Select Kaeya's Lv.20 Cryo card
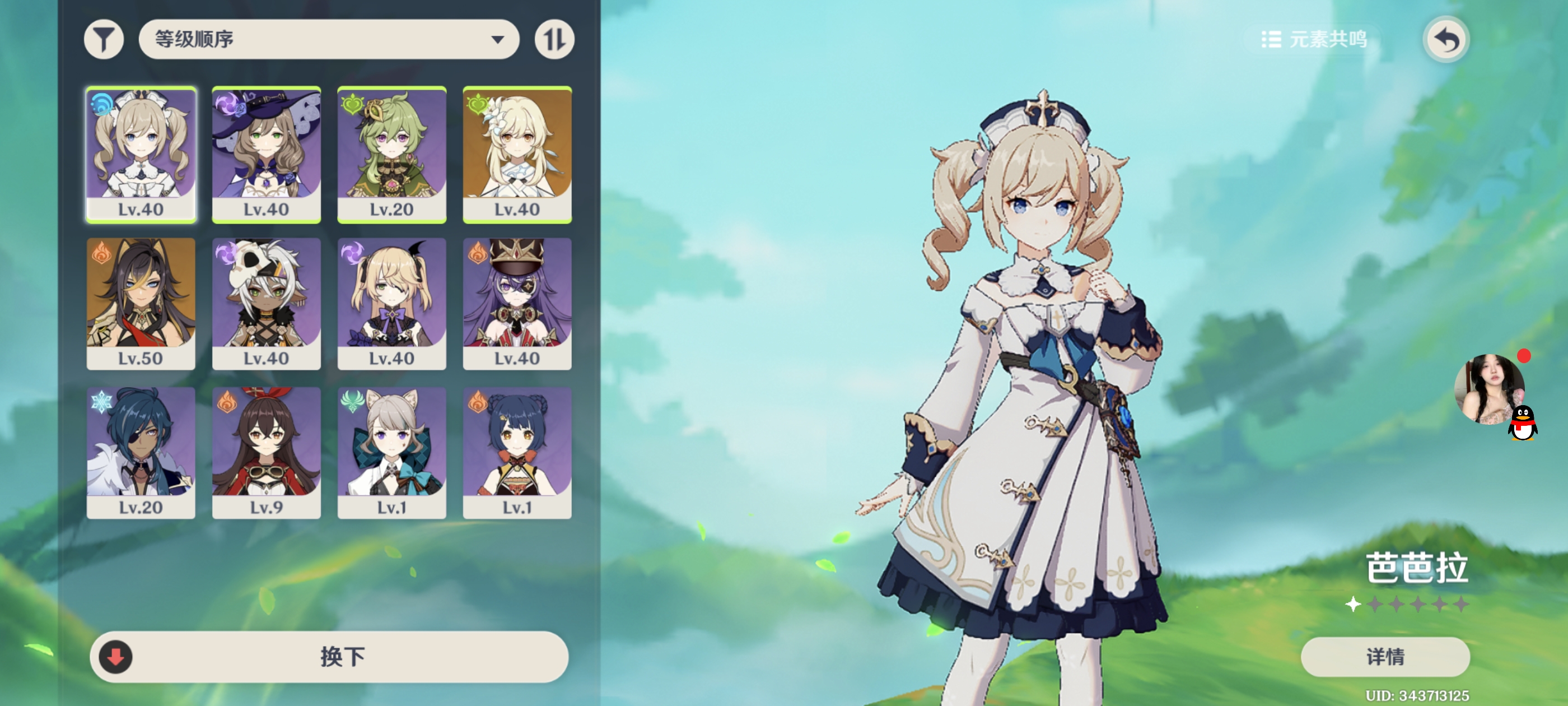Image resolution: width=1568 pixels, height=706 pixels. (141, 453)
